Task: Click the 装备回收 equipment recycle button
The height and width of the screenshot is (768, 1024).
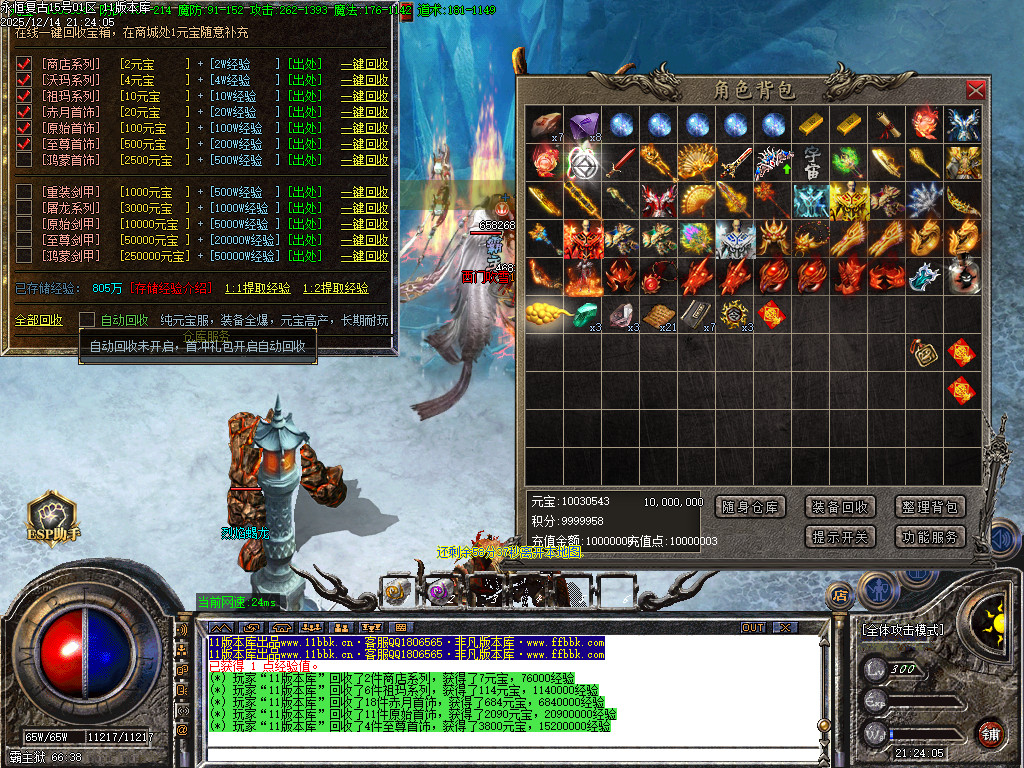Action: point(840,507)
